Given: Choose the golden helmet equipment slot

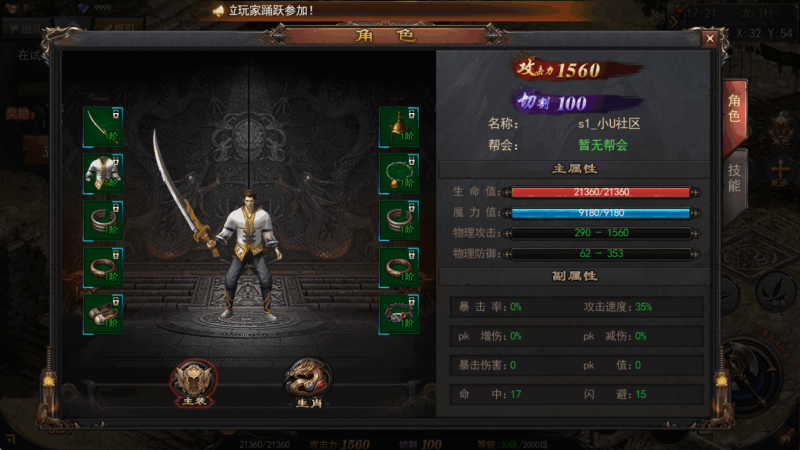Looking at the screenshot, I should click(x=399, y=126).
